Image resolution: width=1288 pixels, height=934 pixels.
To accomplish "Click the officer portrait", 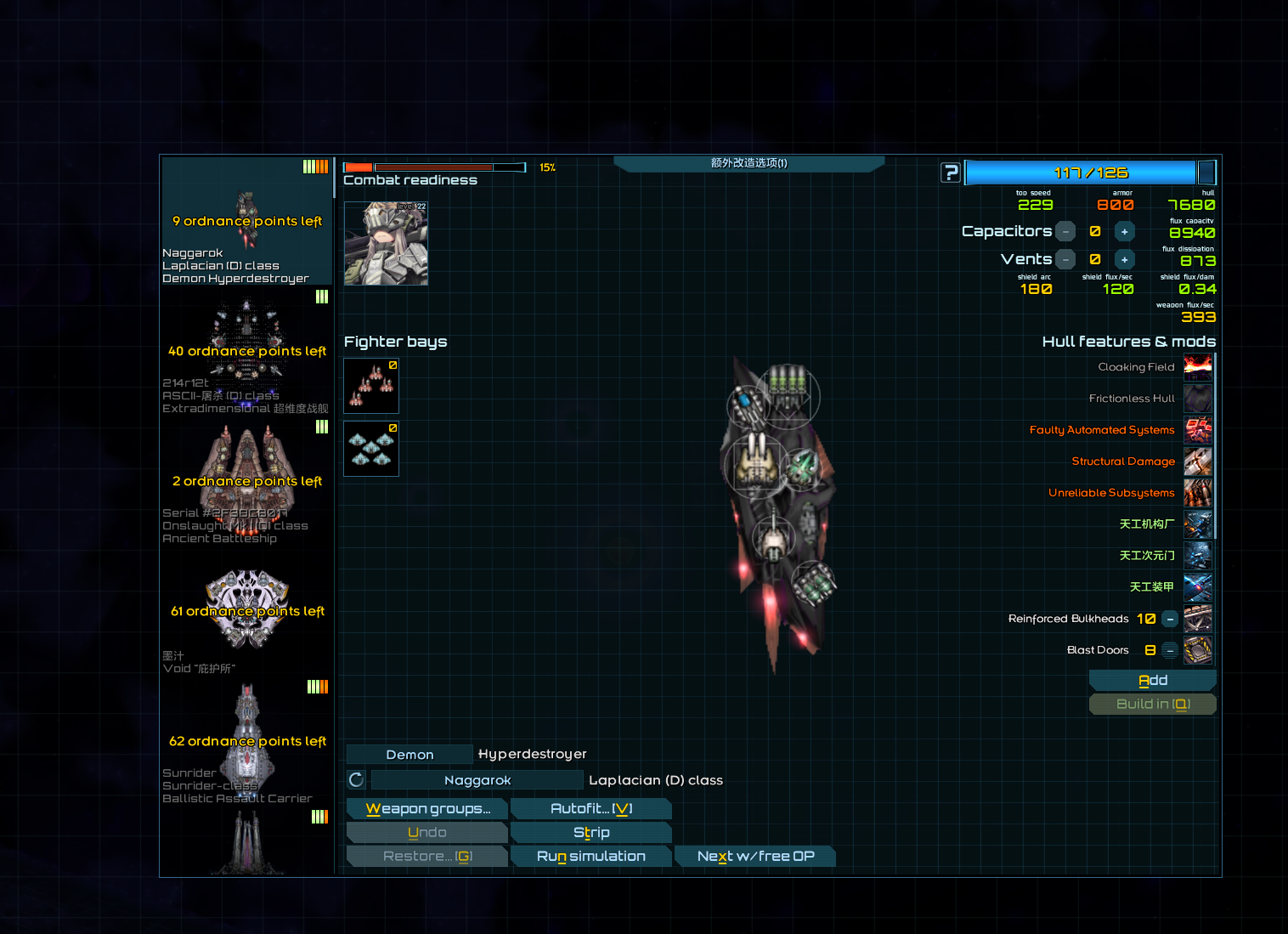I will (386, 243).
